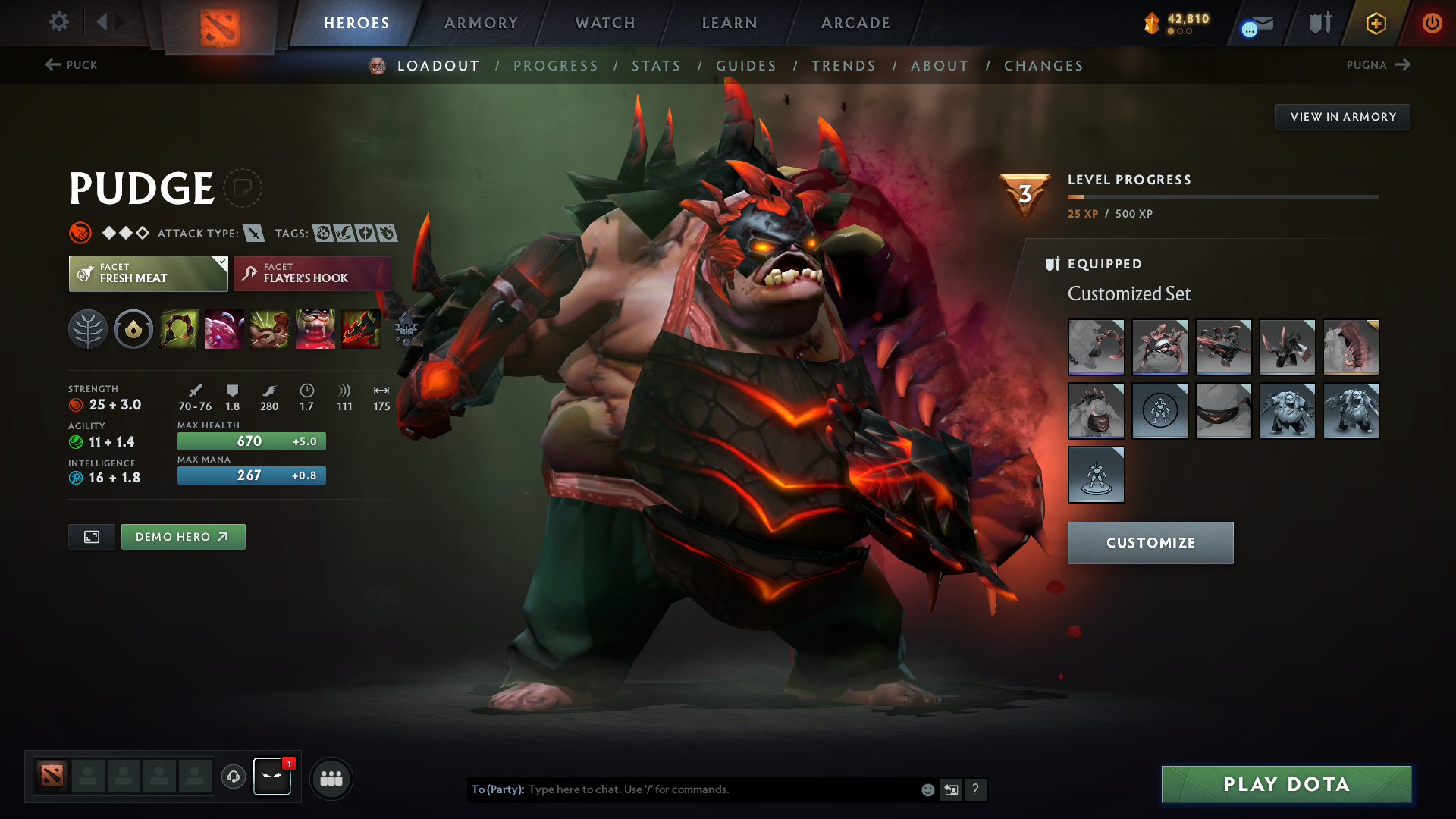The image size is (1456, 819).
Task: Open the Talent Tree icon
Action: [x=87, y=329]
